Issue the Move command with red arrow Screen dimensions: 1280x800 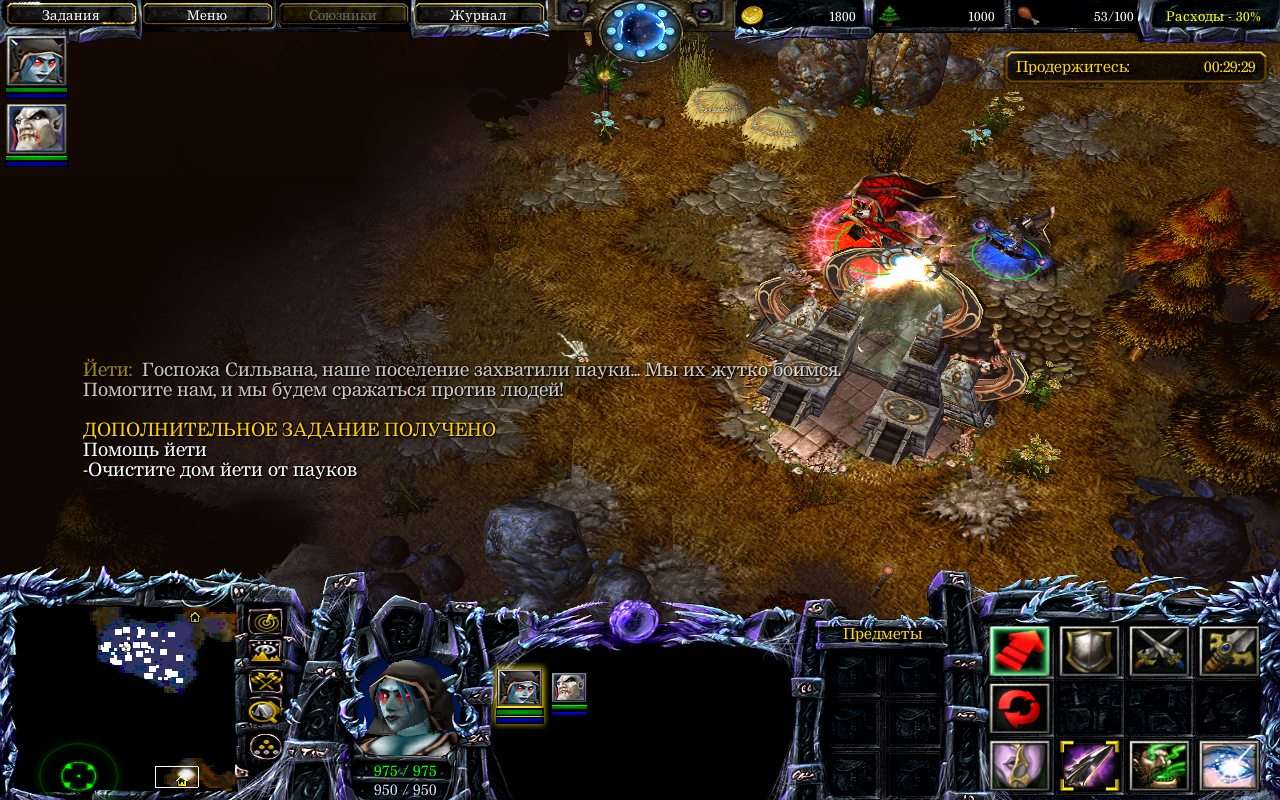[x=1020, y=651]
